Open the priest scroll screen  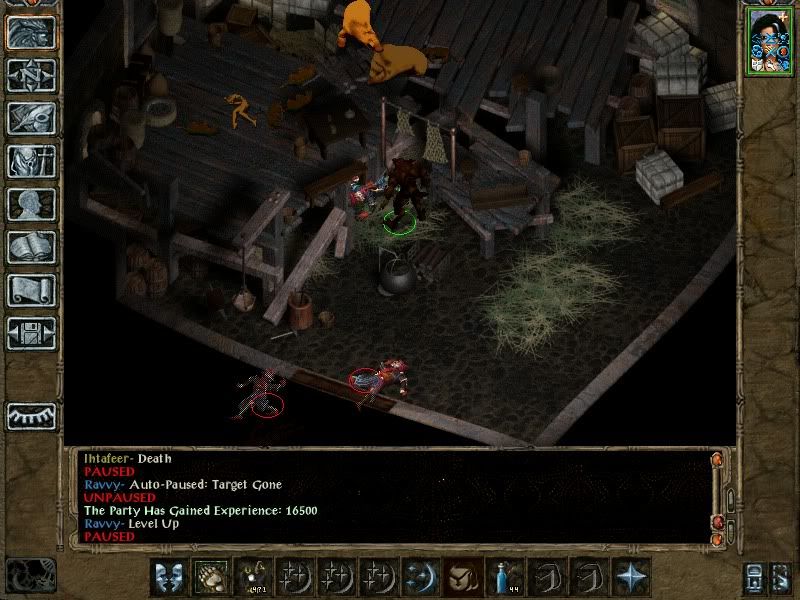point(31,290)
